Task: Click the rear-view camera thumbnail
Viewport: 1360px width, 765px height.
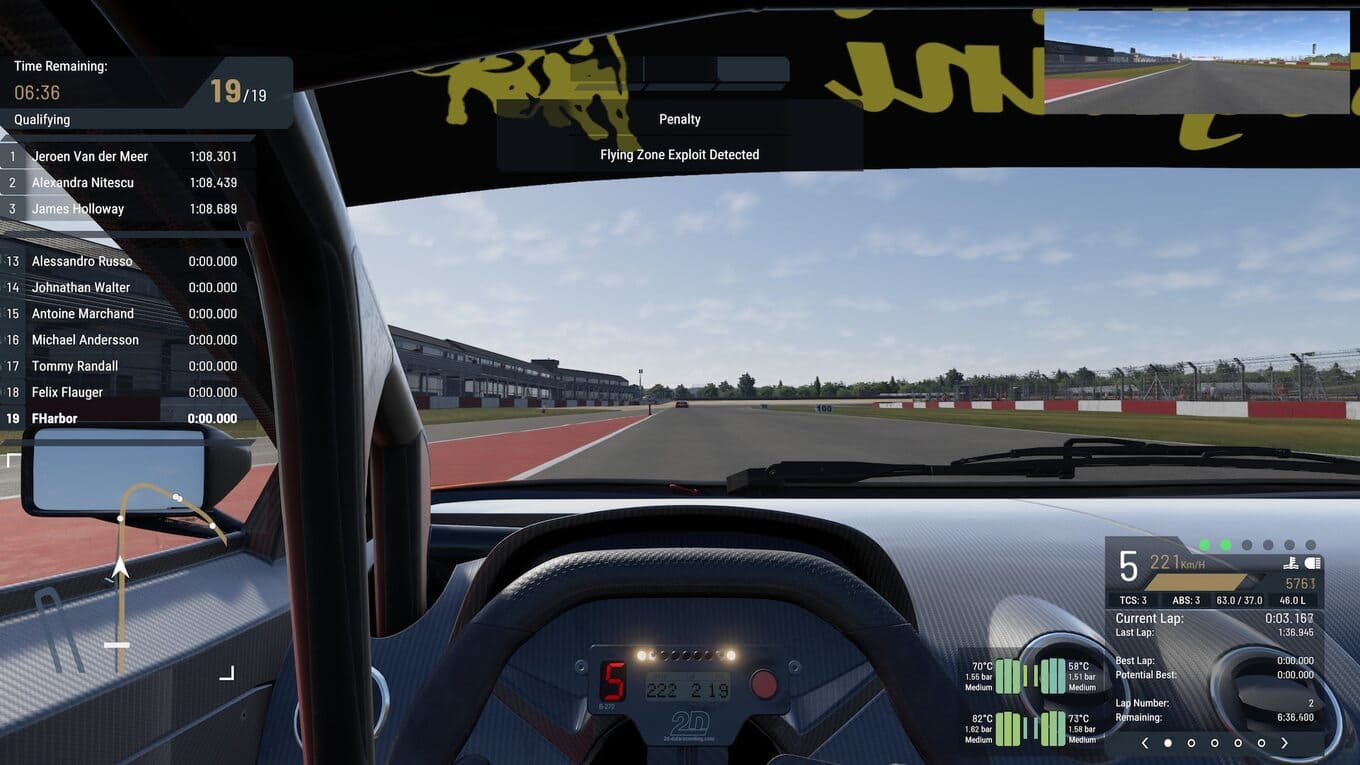Action: pos(1196,62)
